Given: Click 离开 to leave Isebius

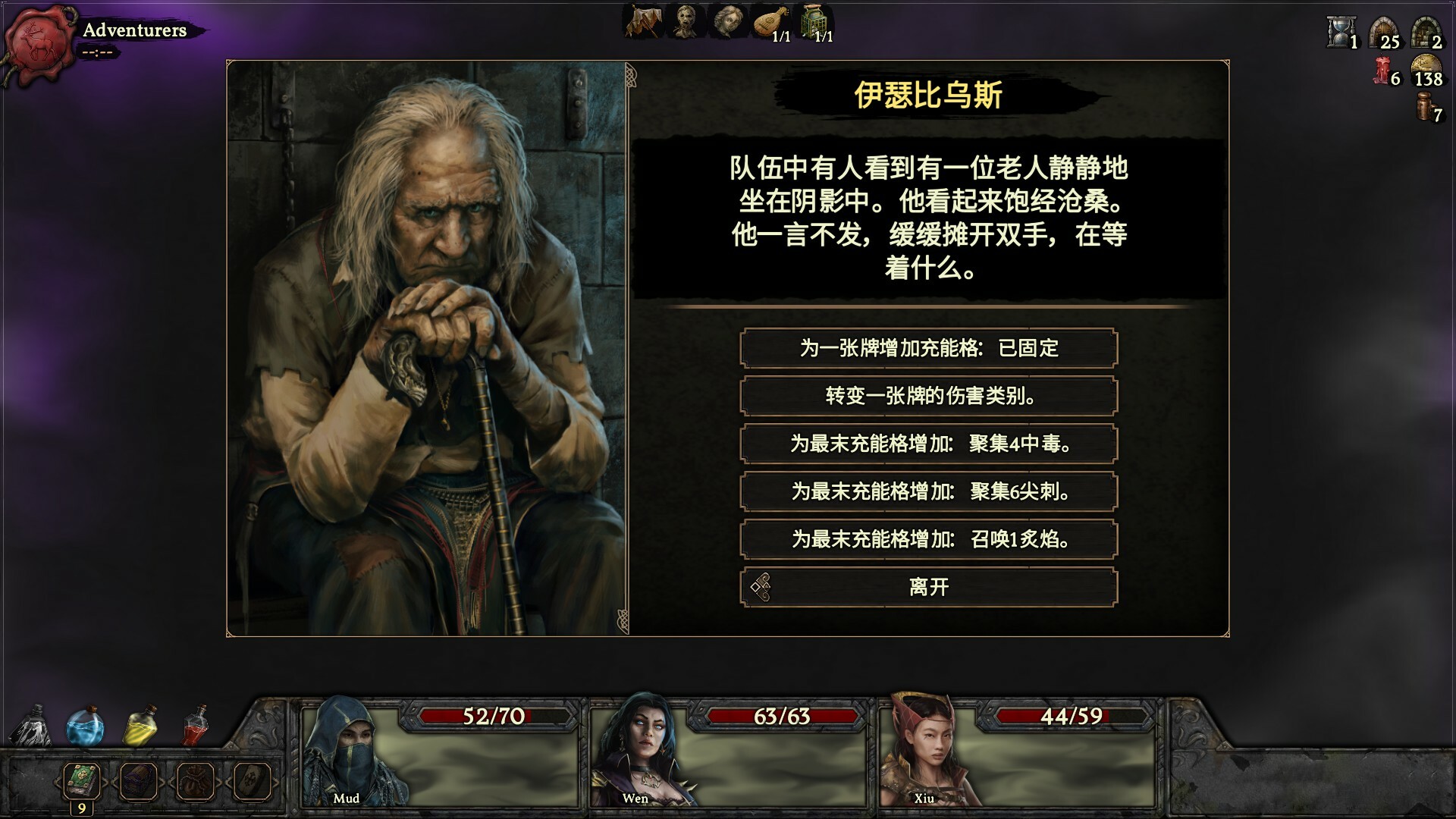Looking at the screenshot, I should coord(929,586).
